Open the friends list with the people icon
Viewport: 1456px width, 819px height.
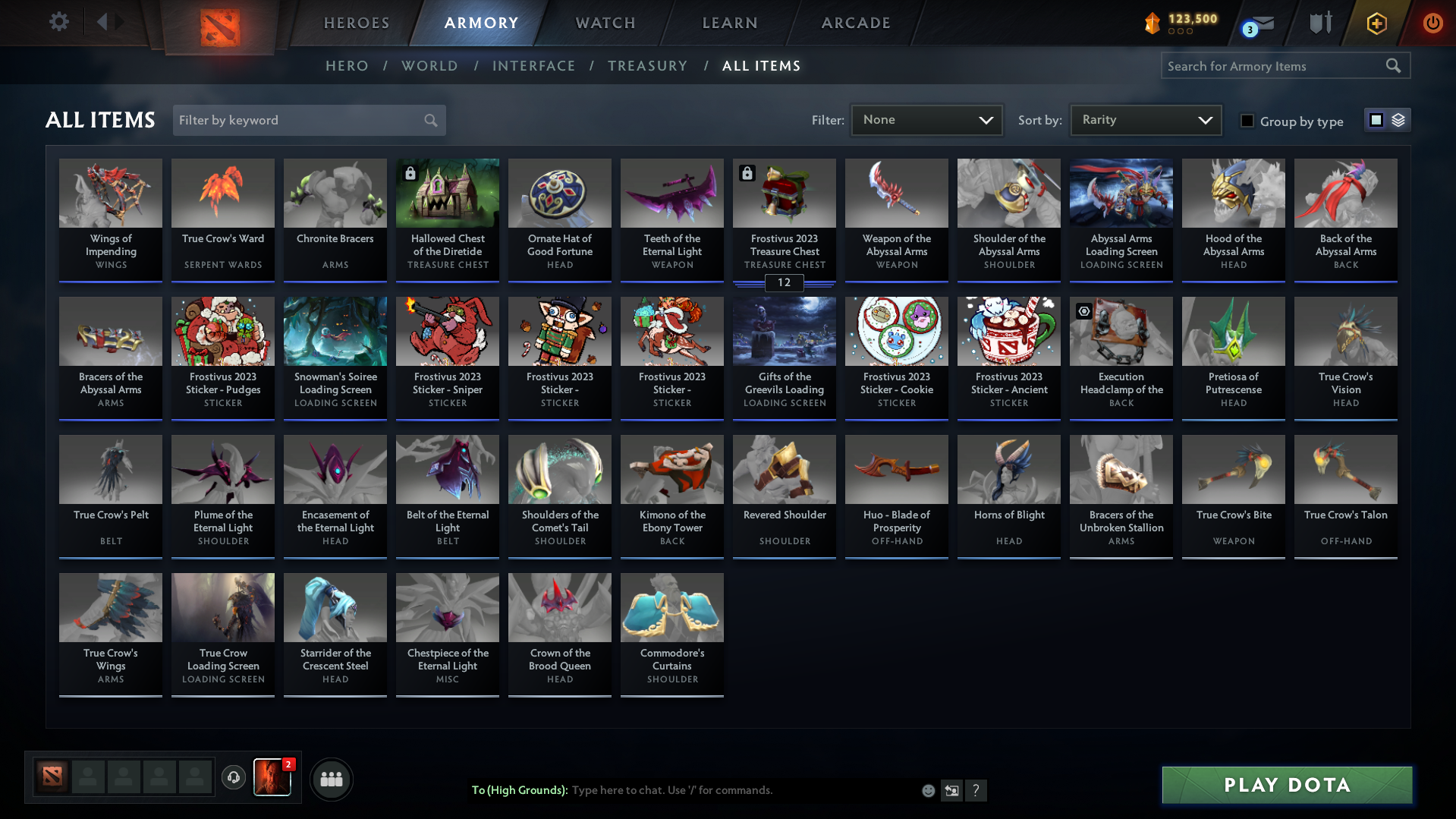(x=331, y=779)
